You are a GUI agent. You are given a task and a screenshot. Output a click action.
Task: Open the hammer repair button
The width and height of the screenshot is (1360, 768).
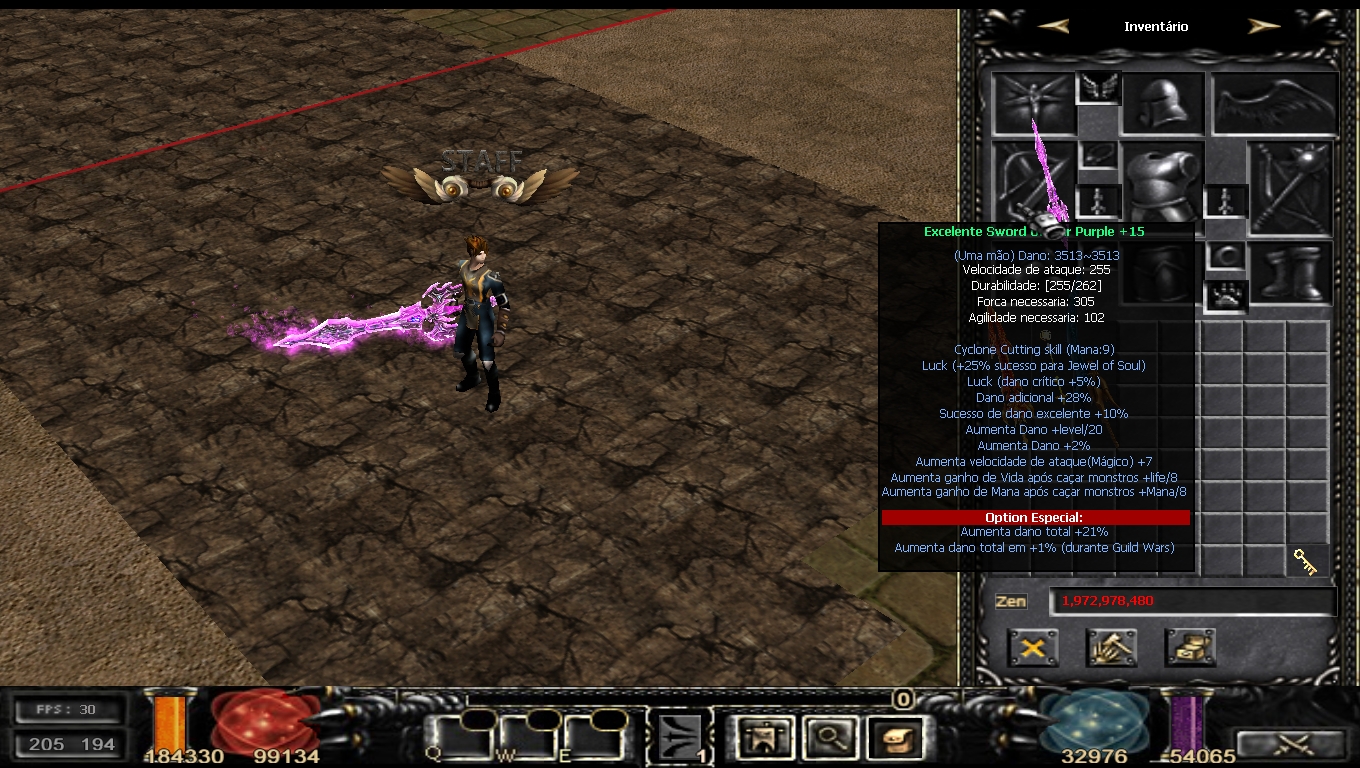coord(1111,648)
